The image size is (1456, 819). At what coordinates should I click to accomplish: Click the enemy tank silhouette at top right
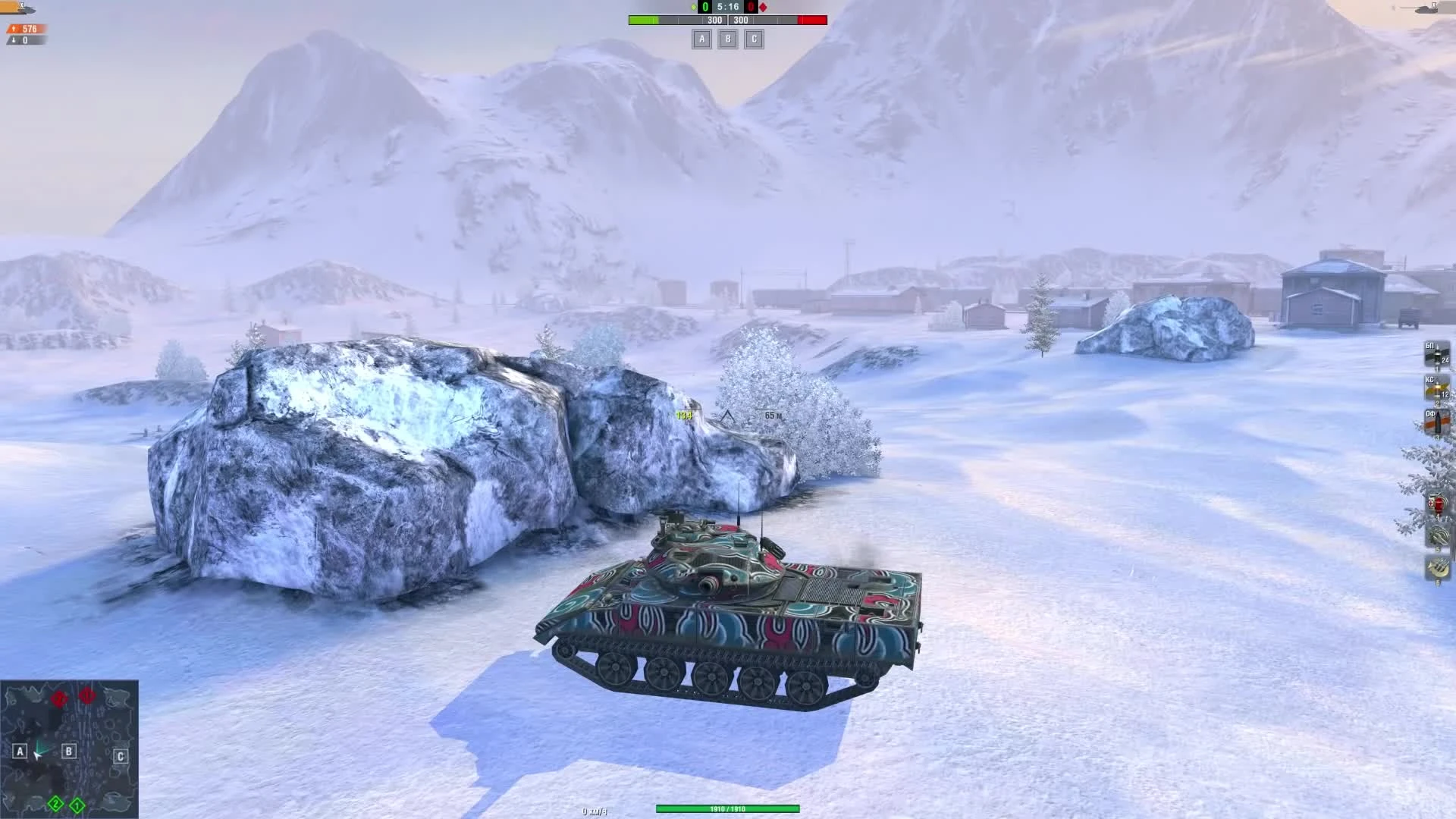pos(1426,11)
